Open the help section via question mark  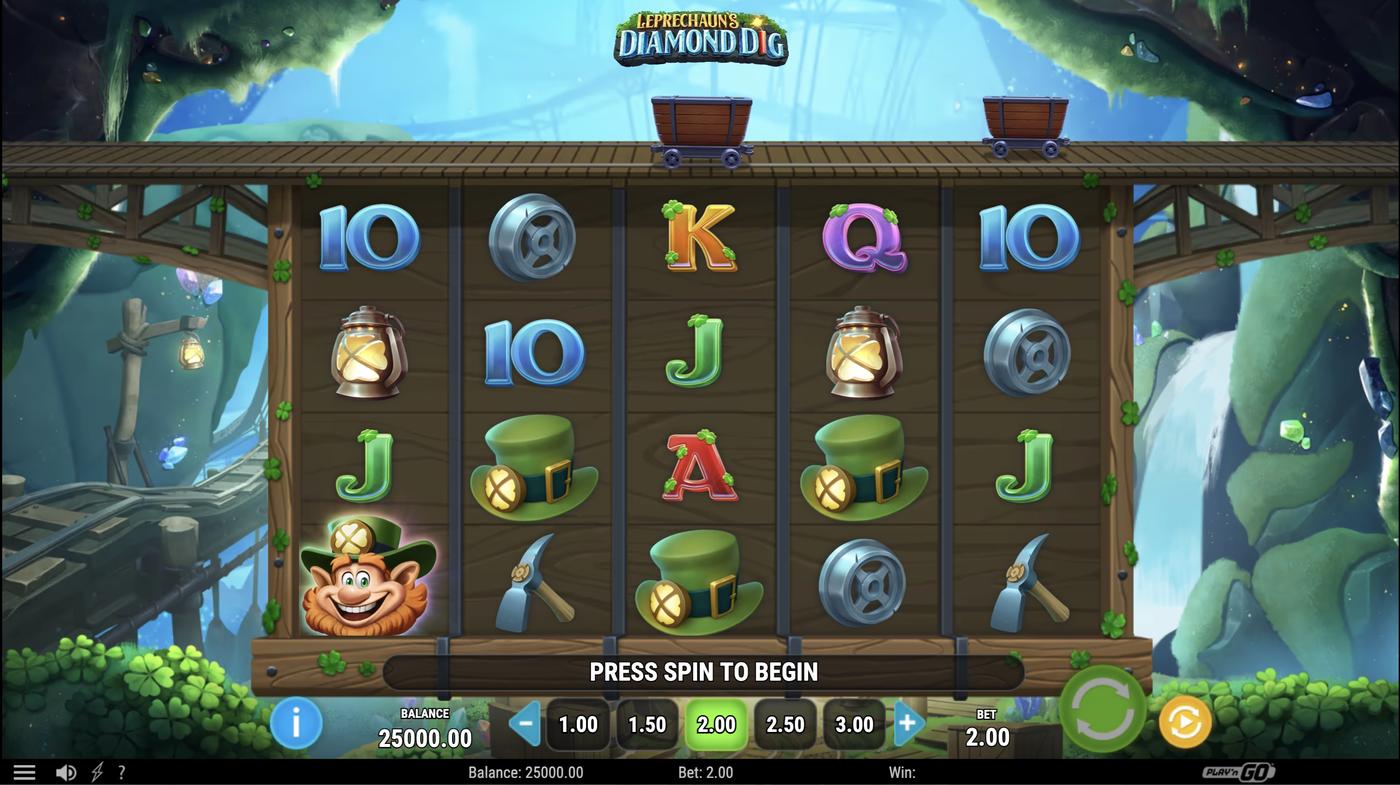click(x=121, y=771)
